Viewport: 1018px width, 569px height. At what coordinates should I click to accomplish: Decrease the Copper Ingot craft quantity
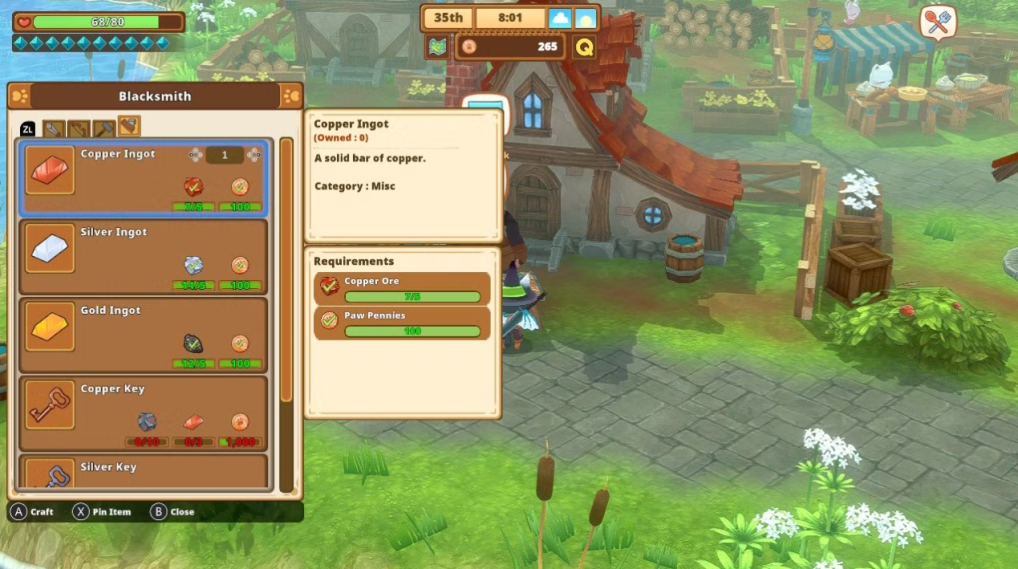(196, 155)
